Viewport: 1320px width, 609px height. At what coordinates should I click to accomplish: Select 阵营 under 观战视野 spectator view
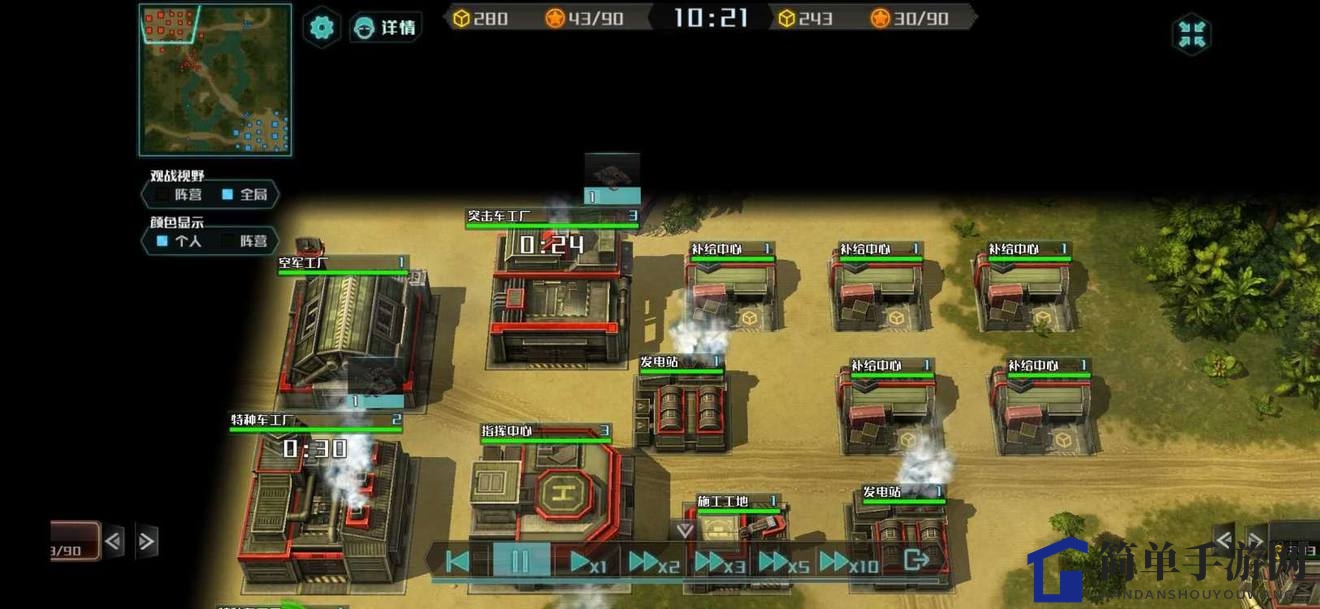point(181,195)
